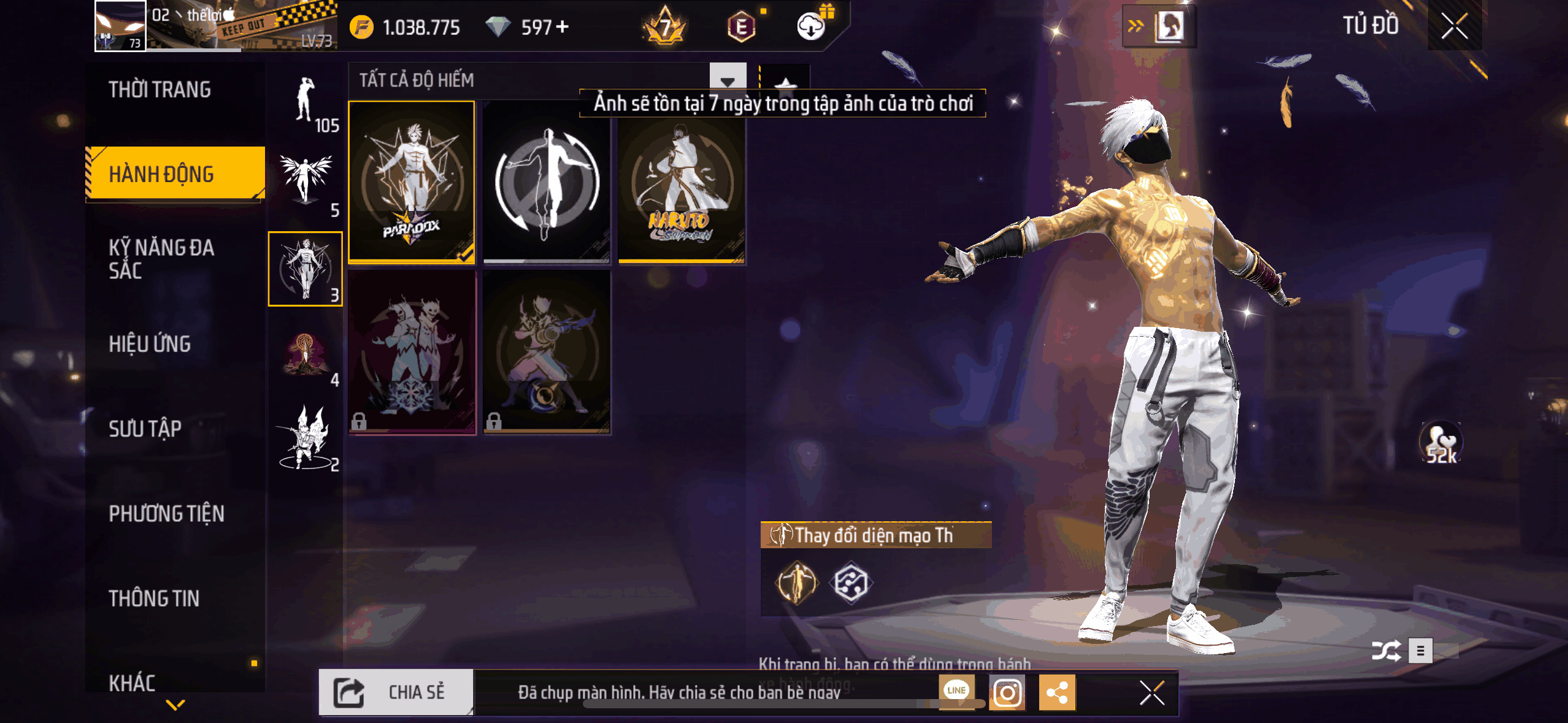
Task: Switch to the KHÁC category
Action: [133, 682]
